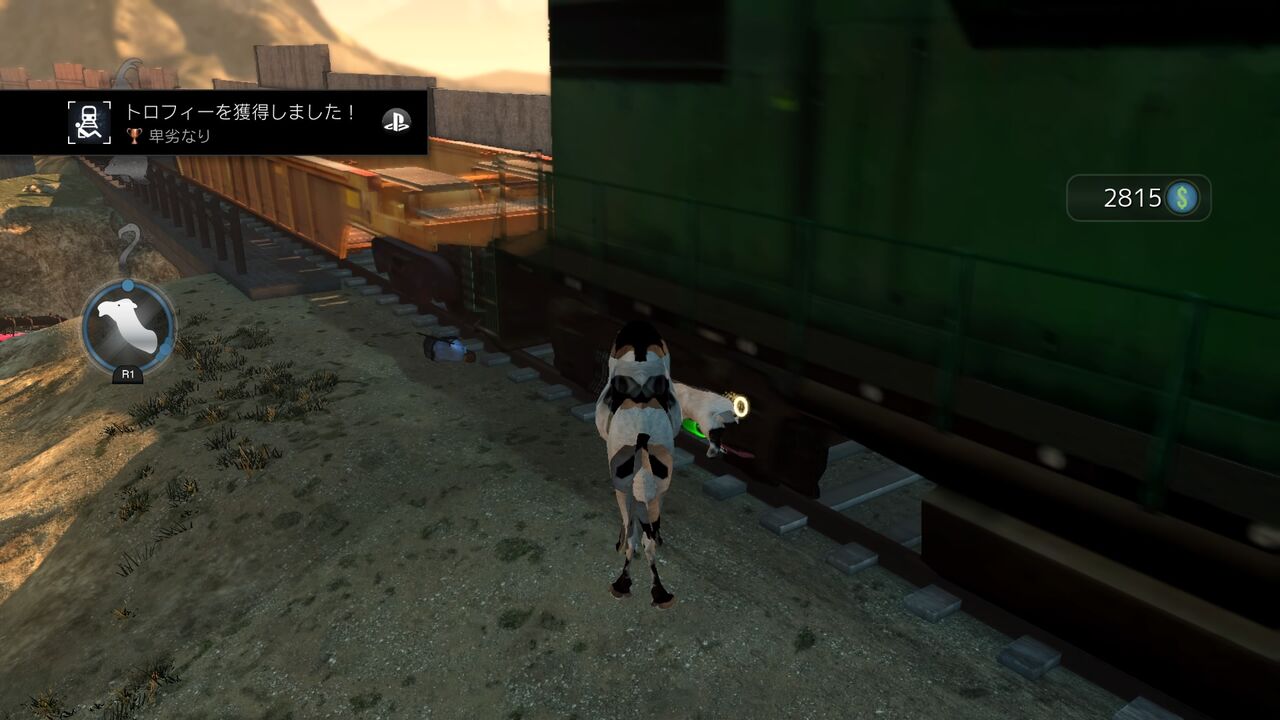Toggle the top blue dot on the ability ring

[x=127, y=284]
